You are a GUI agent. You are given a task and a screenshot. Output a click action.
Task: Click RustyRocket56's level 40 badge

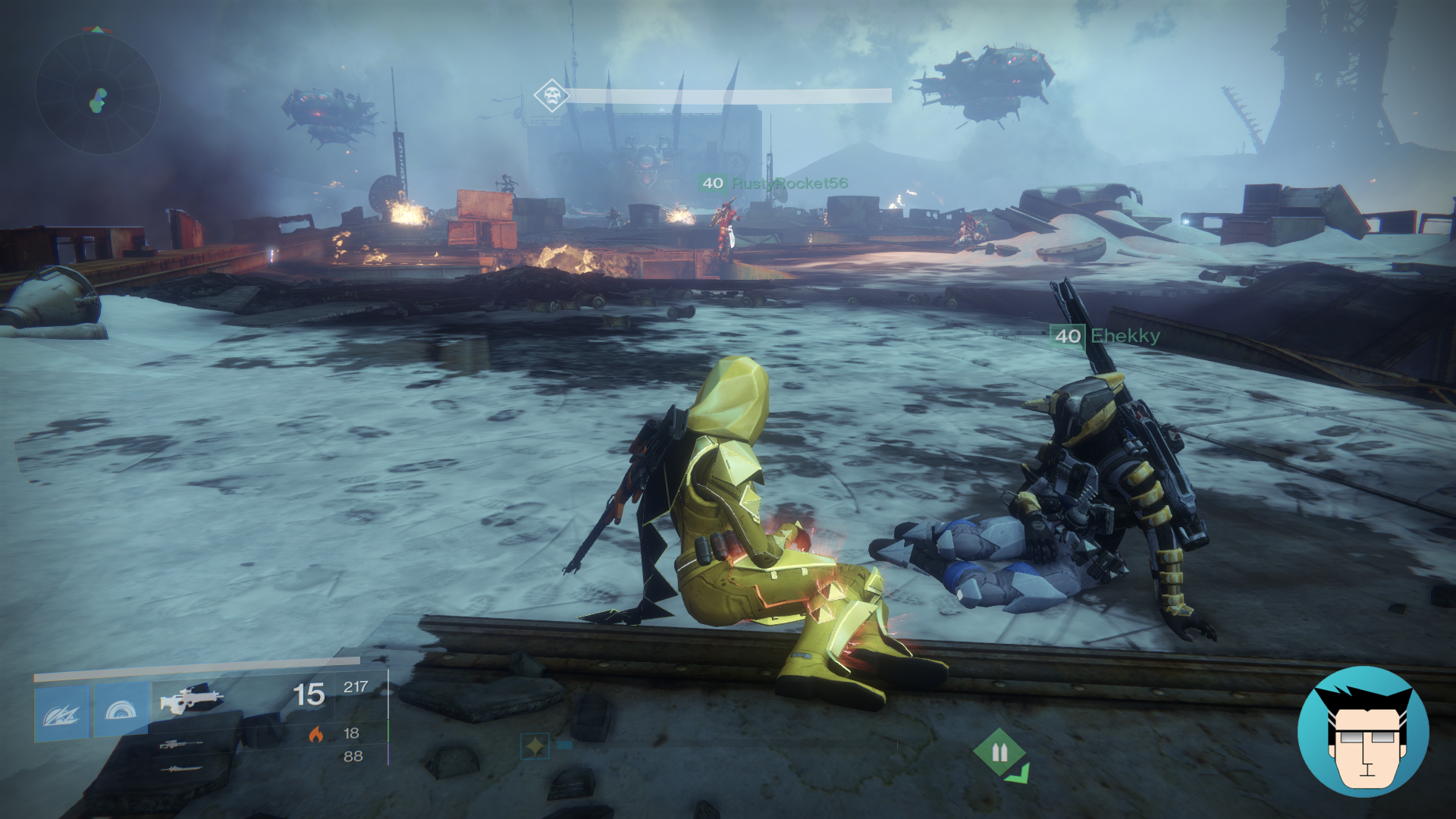[x=711, y=183]
